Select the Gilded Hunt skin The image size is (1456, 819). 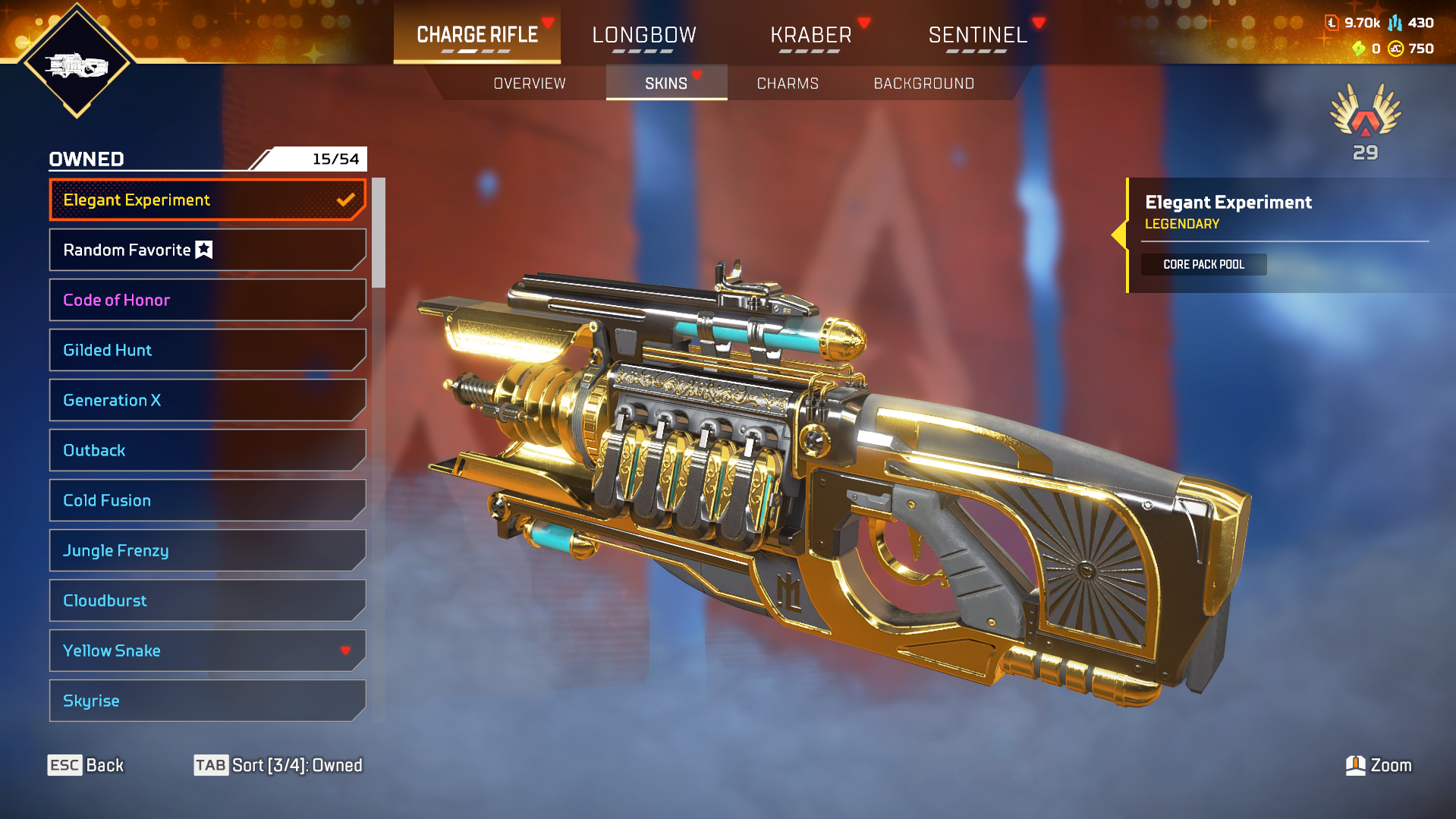206,351
